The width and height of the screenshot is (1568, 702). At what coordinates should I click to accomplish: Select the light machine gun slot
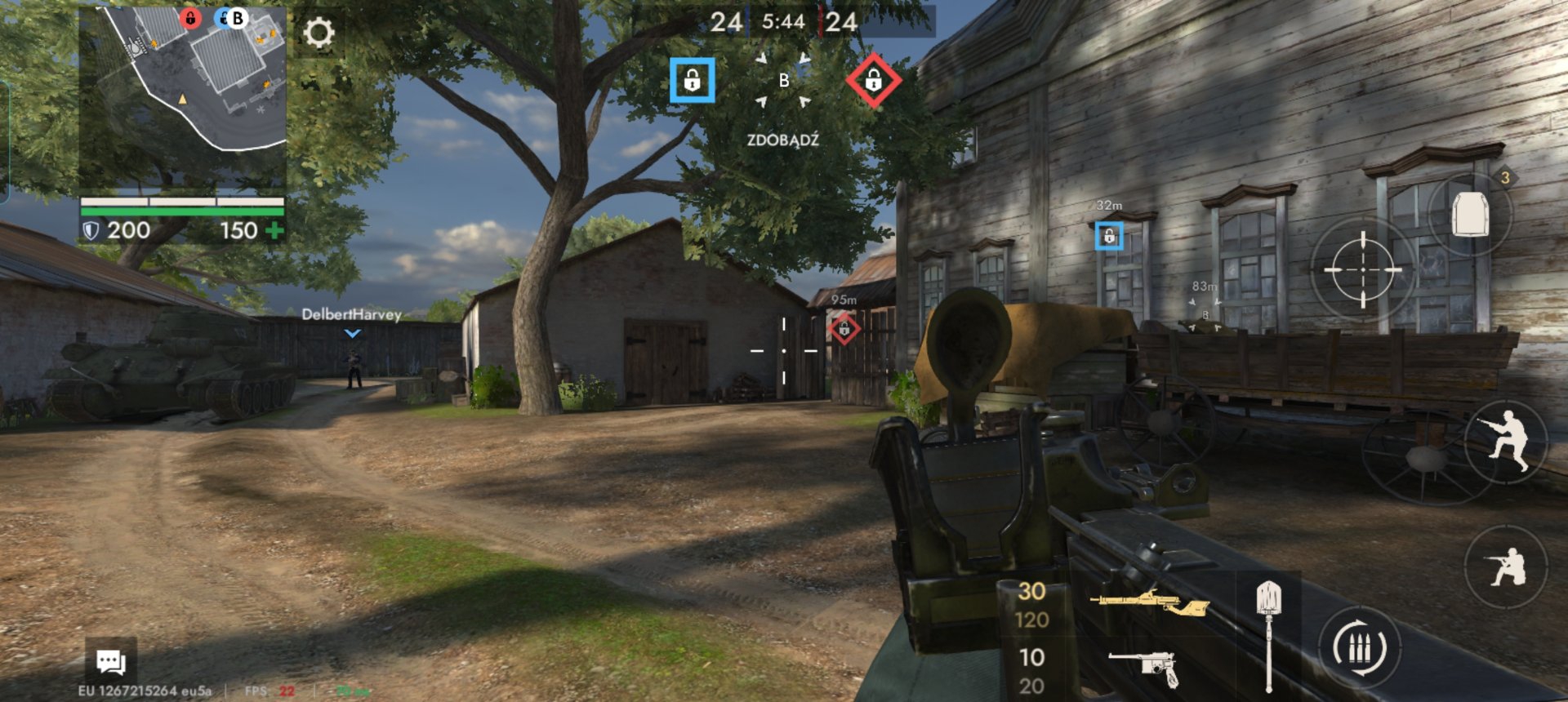[x=1148, y=603]
